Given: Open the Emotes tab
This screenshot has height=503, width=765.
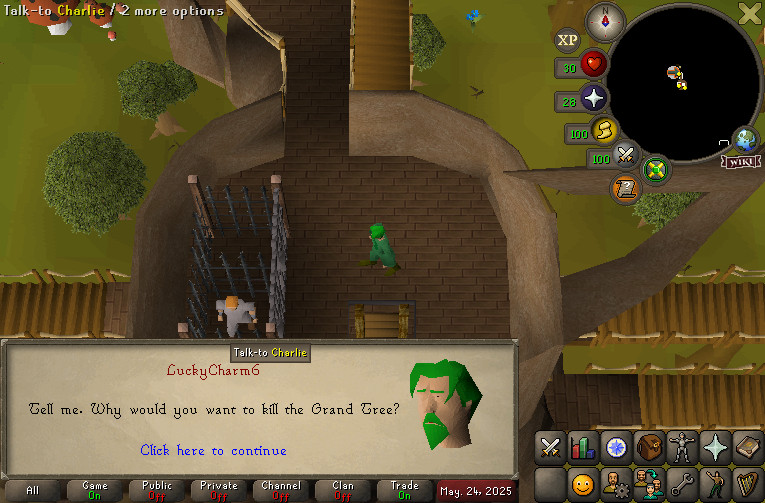Looking at the screenshot, I should tap(714, 485).
